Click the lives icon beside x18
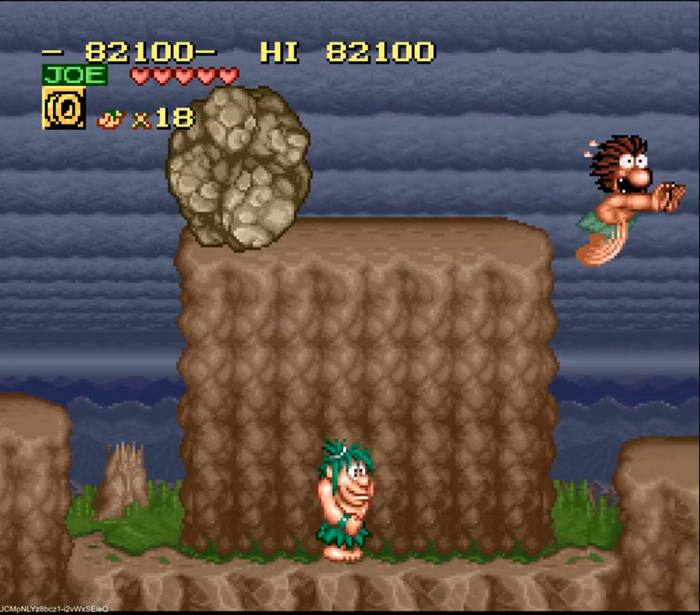This screenshot has height=615, width=700. pyautogui.click(x=110, y=119)
